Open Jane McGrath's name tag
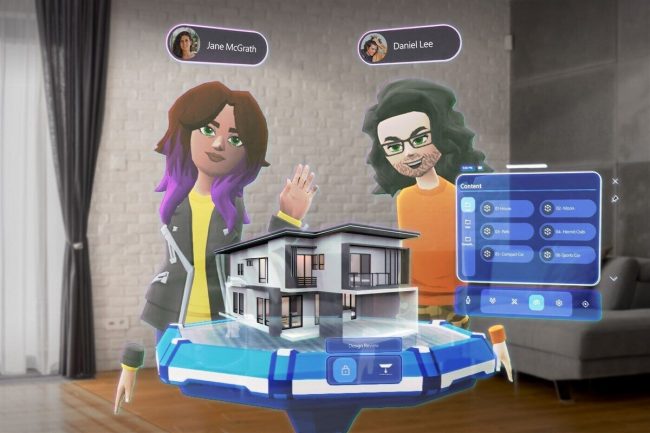The height and width of the screenshot is (433, 650). click(217, 44)
